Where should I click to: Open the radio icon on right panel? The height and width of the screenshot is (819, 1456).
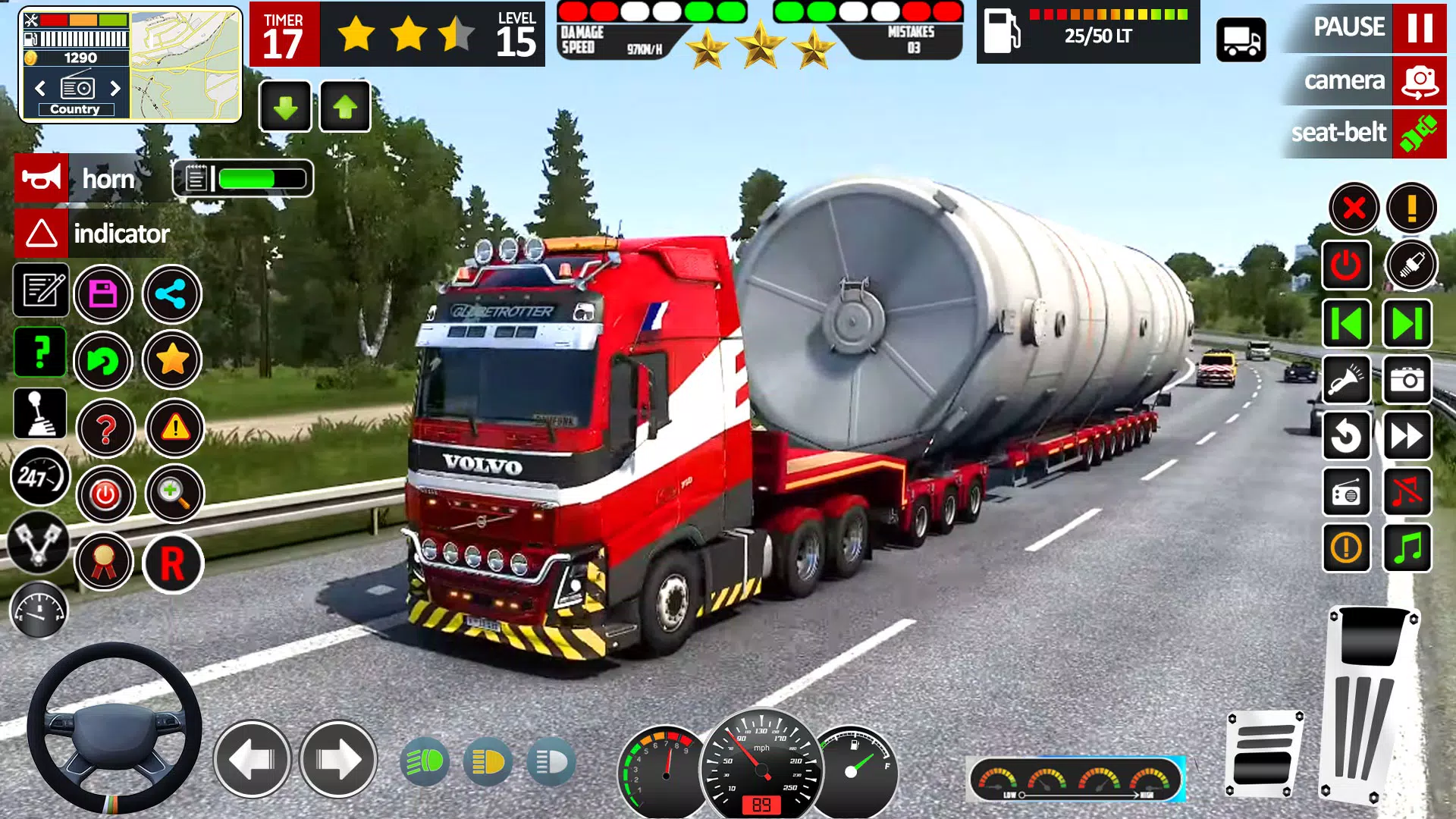tap(1347, 491)
